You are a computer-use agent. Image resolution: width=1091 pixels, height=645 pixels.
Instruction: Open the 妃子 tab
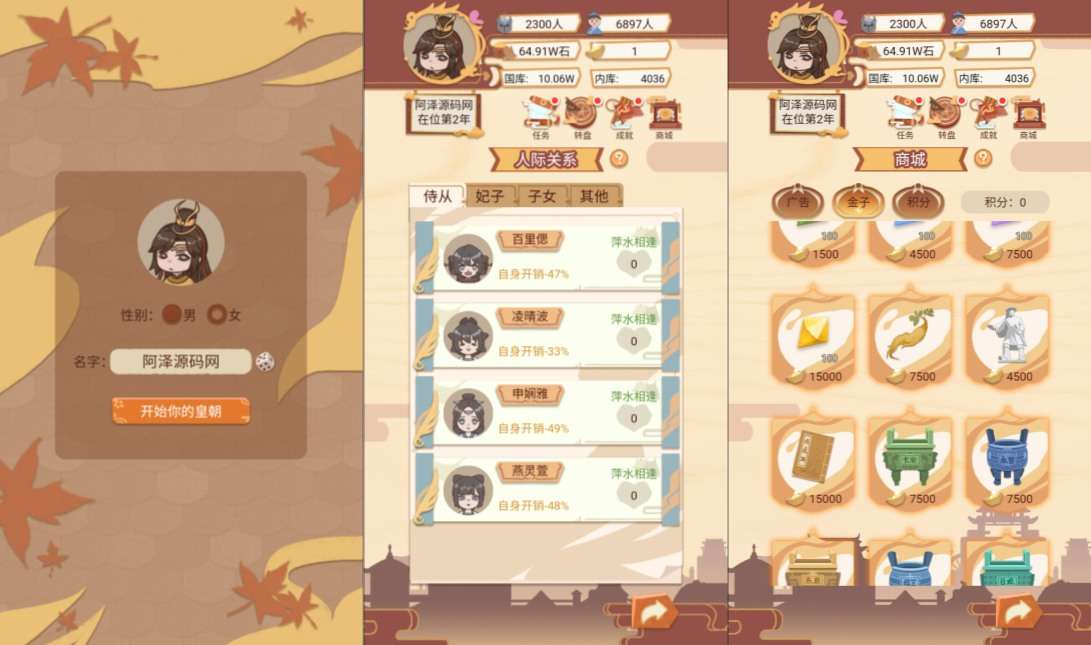coord(490,196)
